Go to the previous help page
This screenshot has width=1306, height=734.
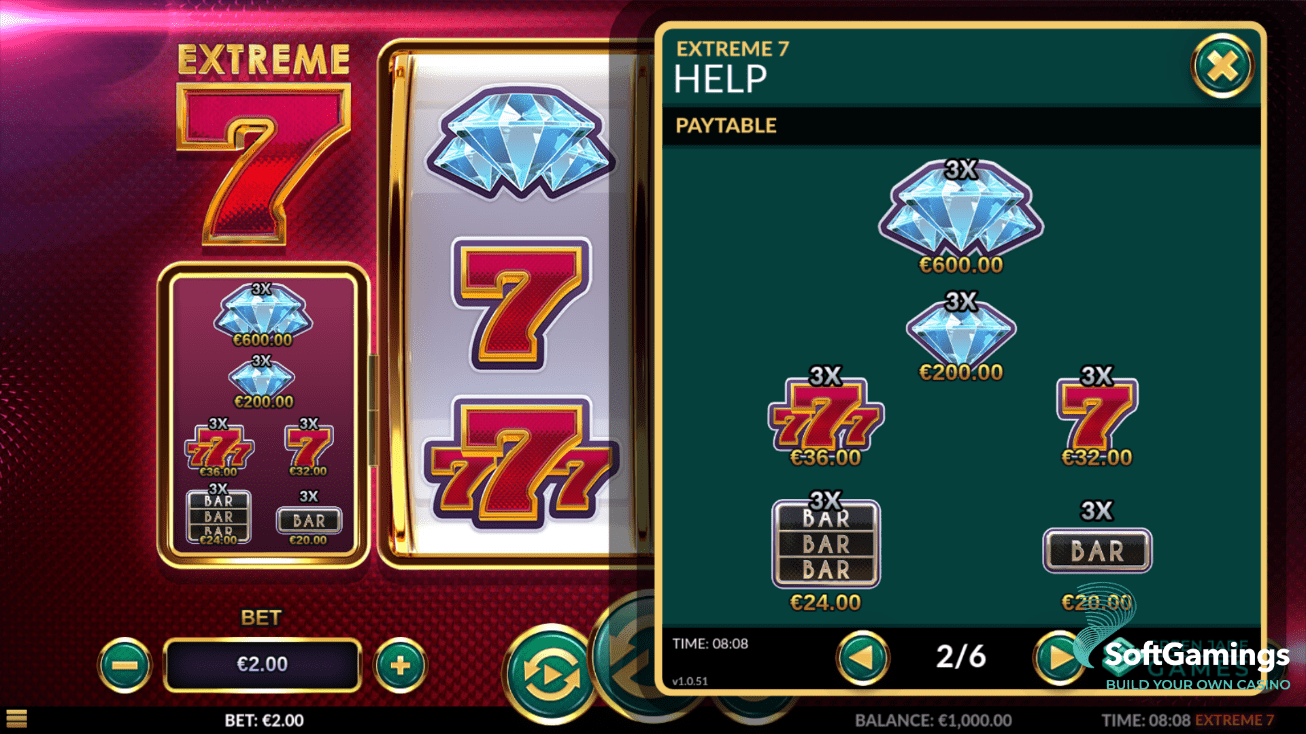862,657
